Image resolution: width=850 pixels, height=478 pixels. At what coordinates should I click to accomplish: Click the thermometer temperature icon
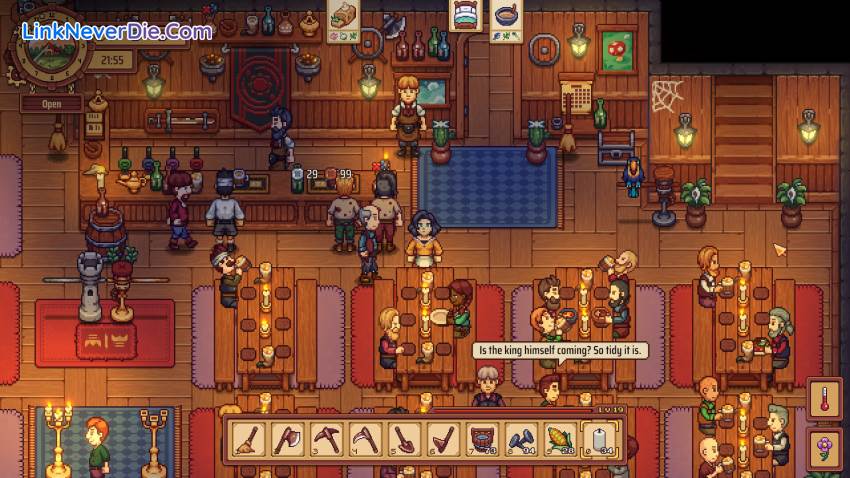(x=825, y=397)
